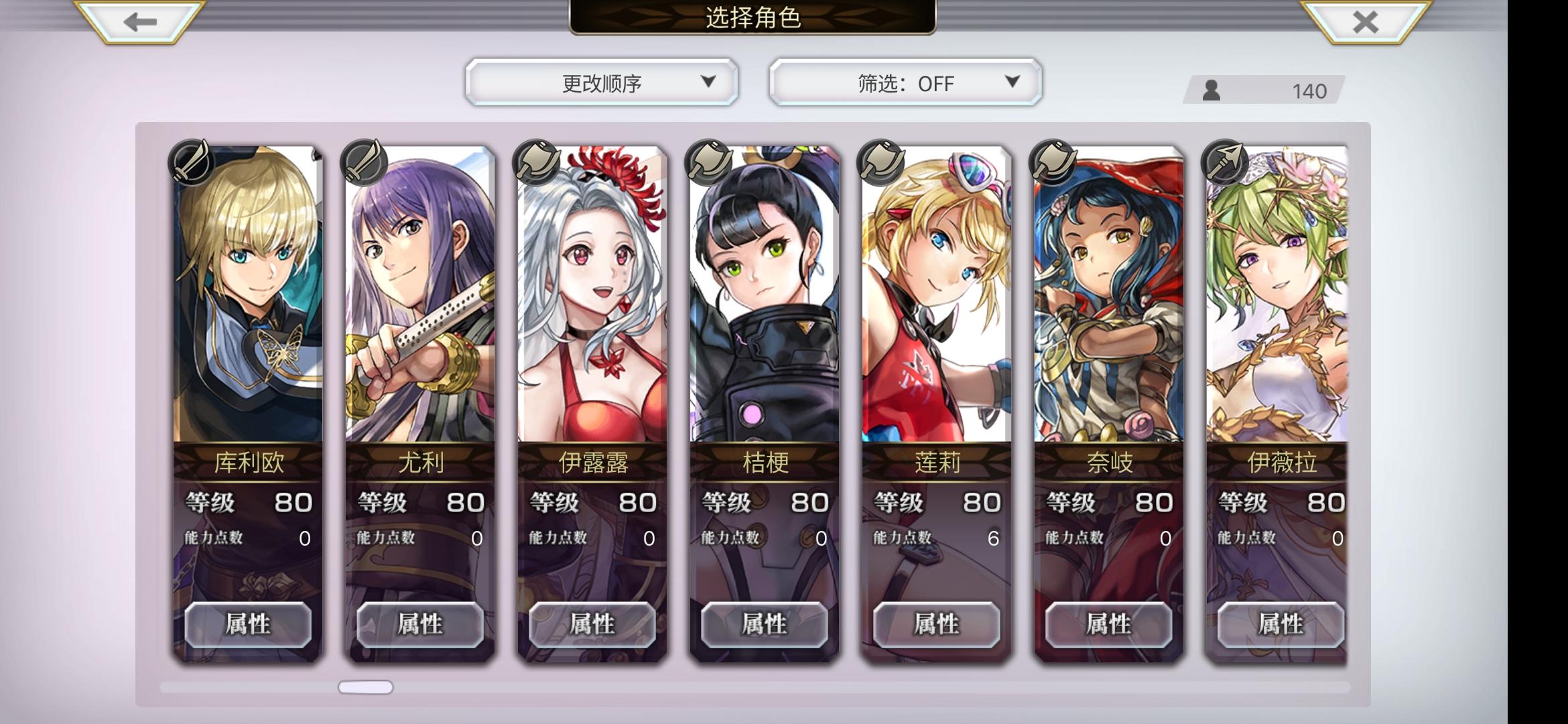Open the 筛选 filter dropdown
The height and width of the screenshot is (724, 1568).
[905, 82]
